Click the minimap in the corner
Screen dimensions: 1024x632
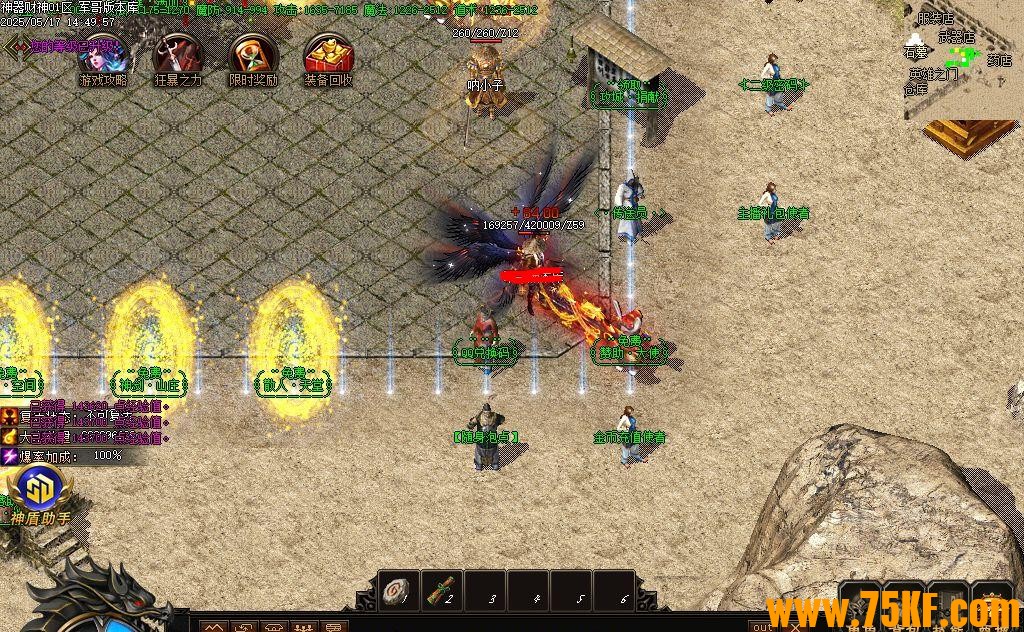[960, 60]
